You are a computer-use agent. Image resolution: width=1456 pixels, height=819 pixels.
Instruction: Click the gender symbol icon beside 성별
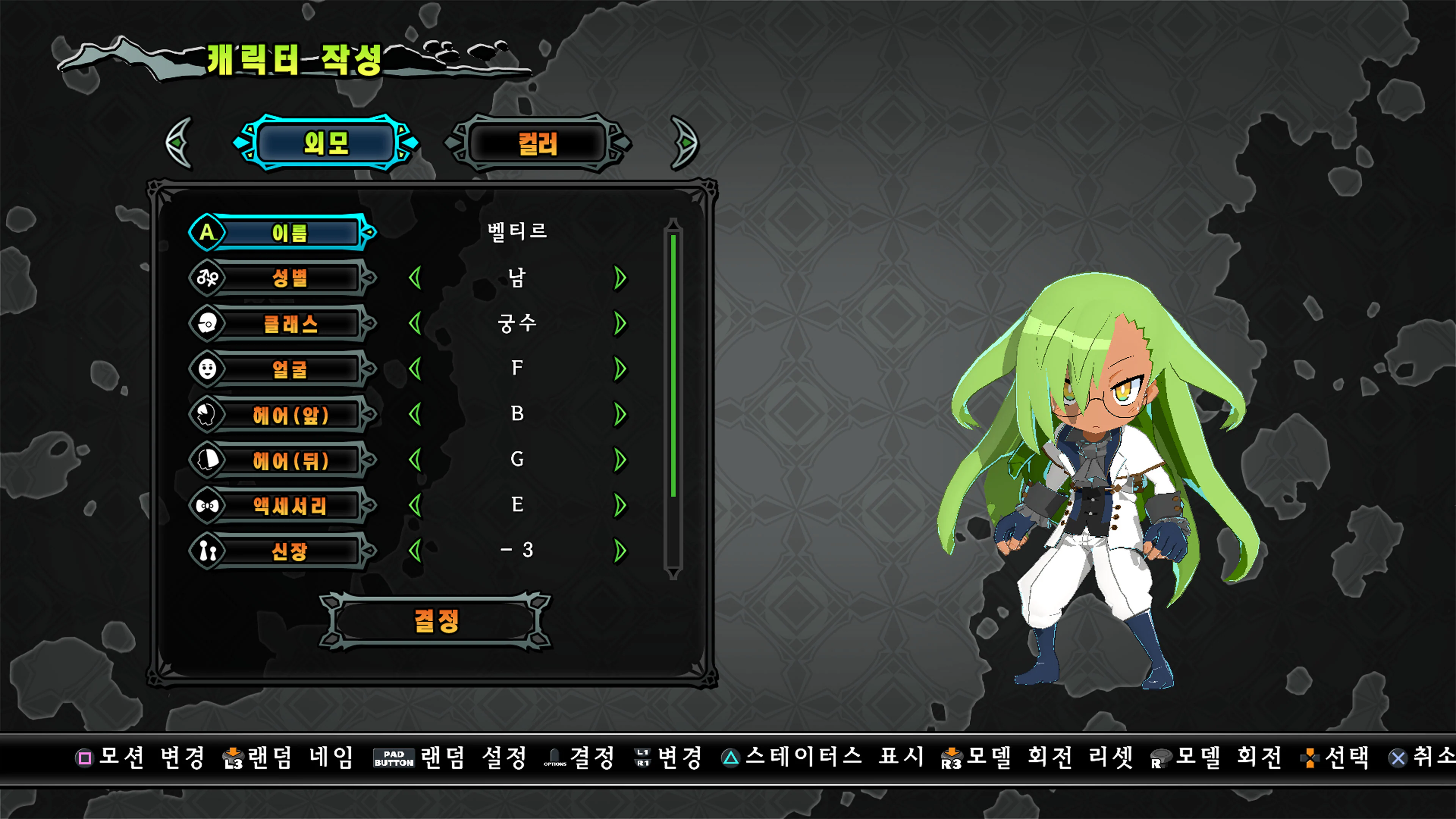(x=207, y=278)
